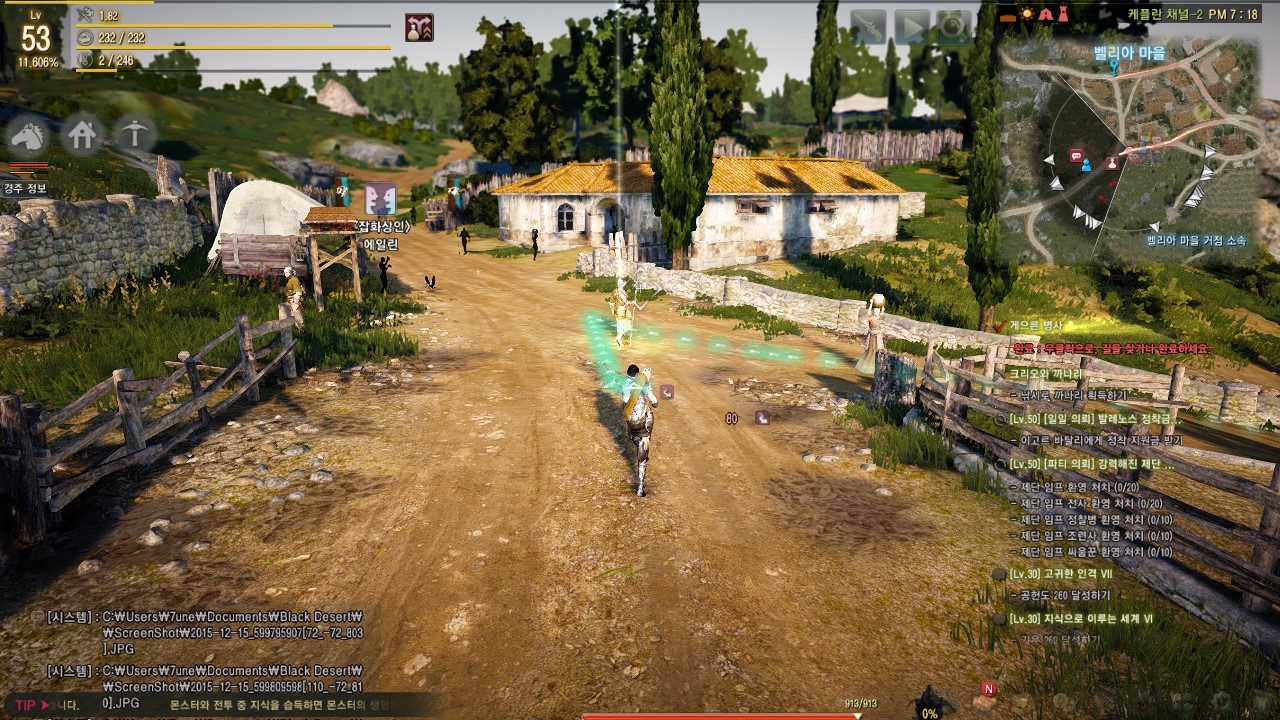
Task: Click the potion flask marker on minimap
Action: (1112, 163)
